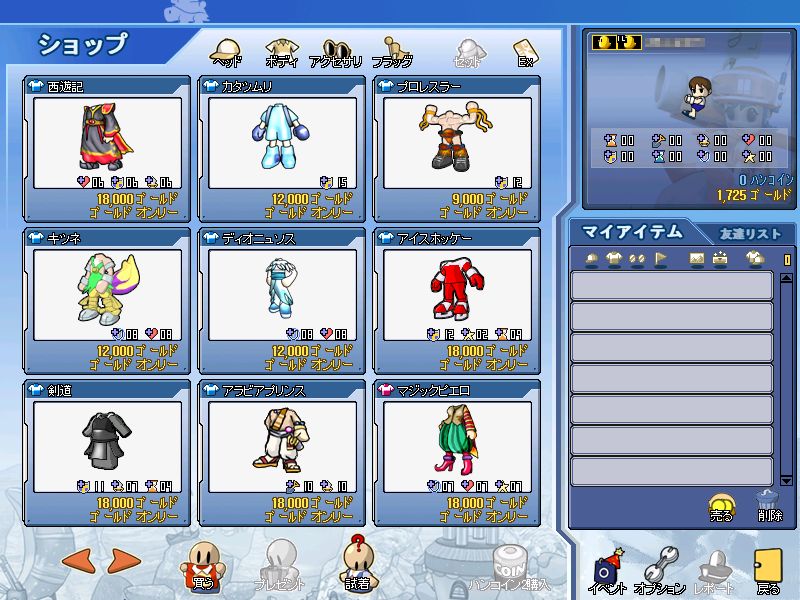Return with the 戻る back button

[768, 572]
